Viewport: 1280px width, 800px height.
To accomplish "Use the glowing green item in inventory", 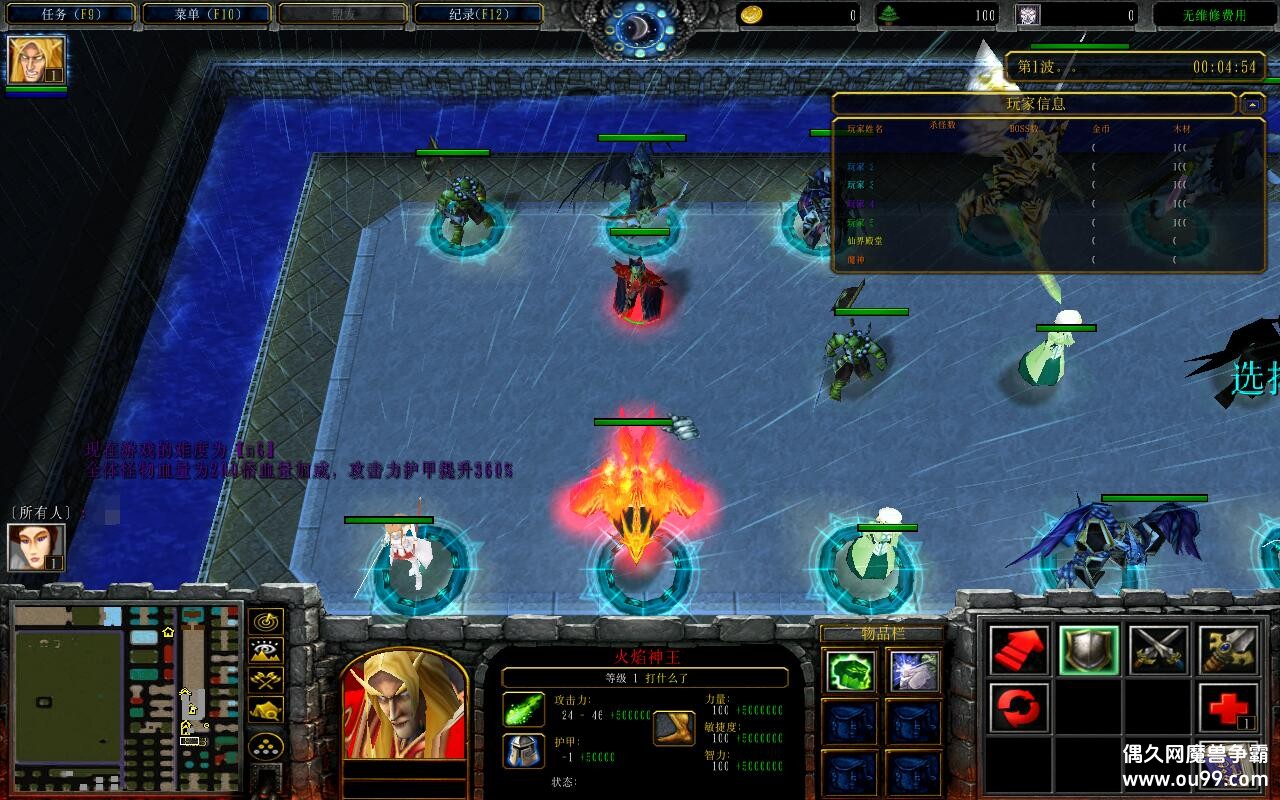I will point(852,671).
